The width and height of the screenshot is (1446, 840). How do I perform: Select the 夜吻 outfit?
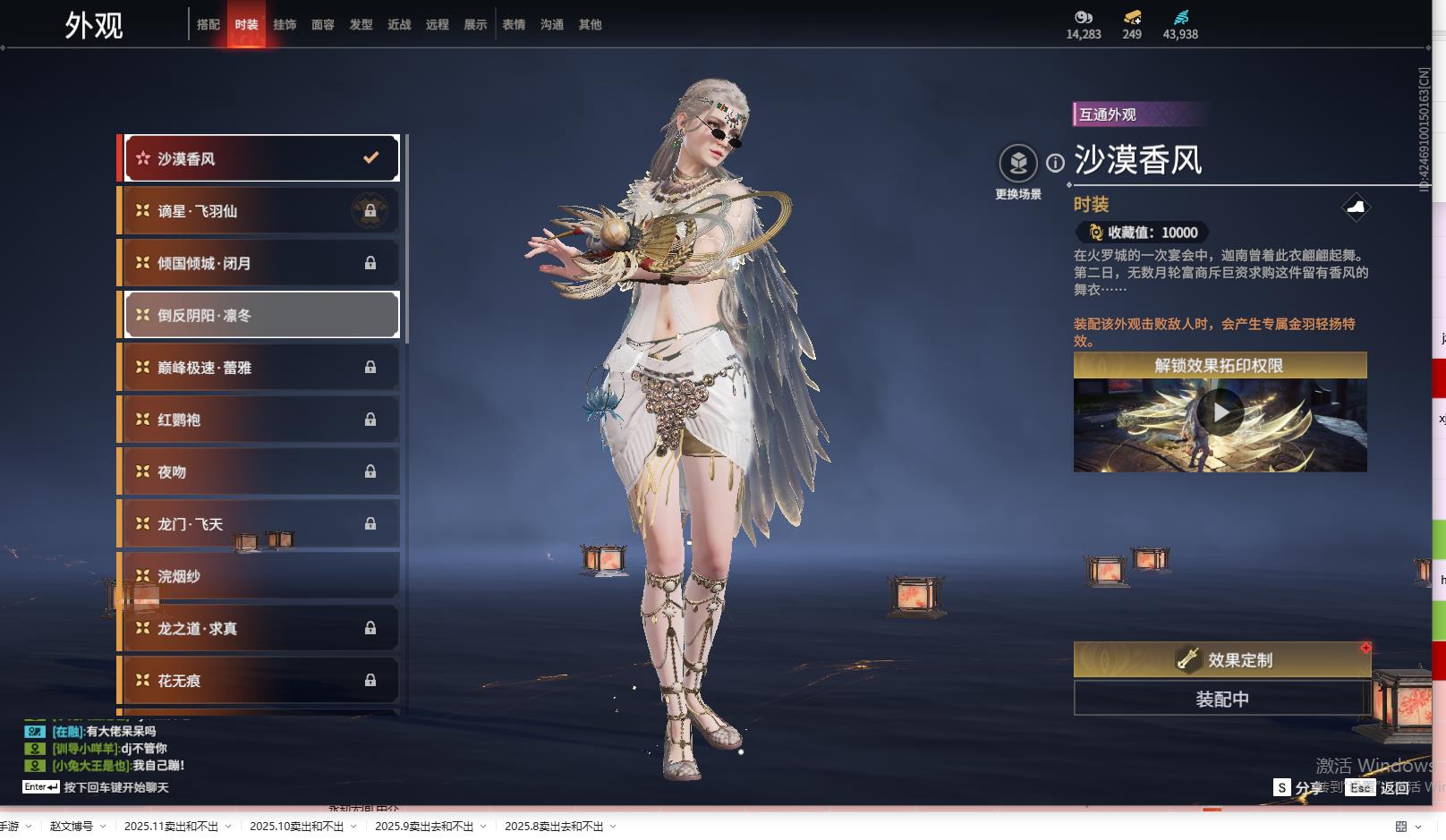point(260,471)
